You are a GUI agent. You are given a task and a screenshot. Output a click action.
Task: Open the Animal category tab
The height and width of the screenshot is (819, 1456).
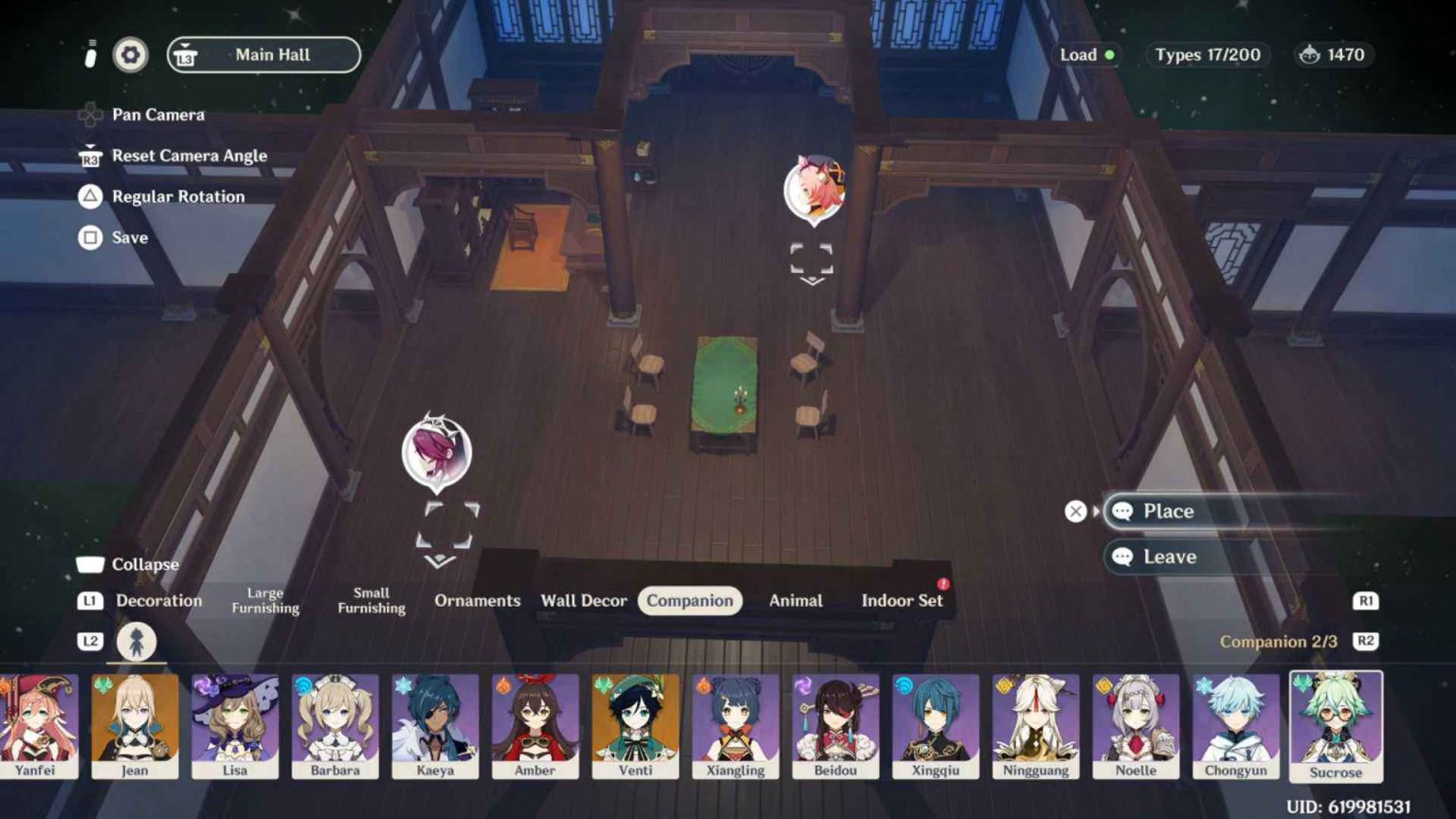[795, 600]
